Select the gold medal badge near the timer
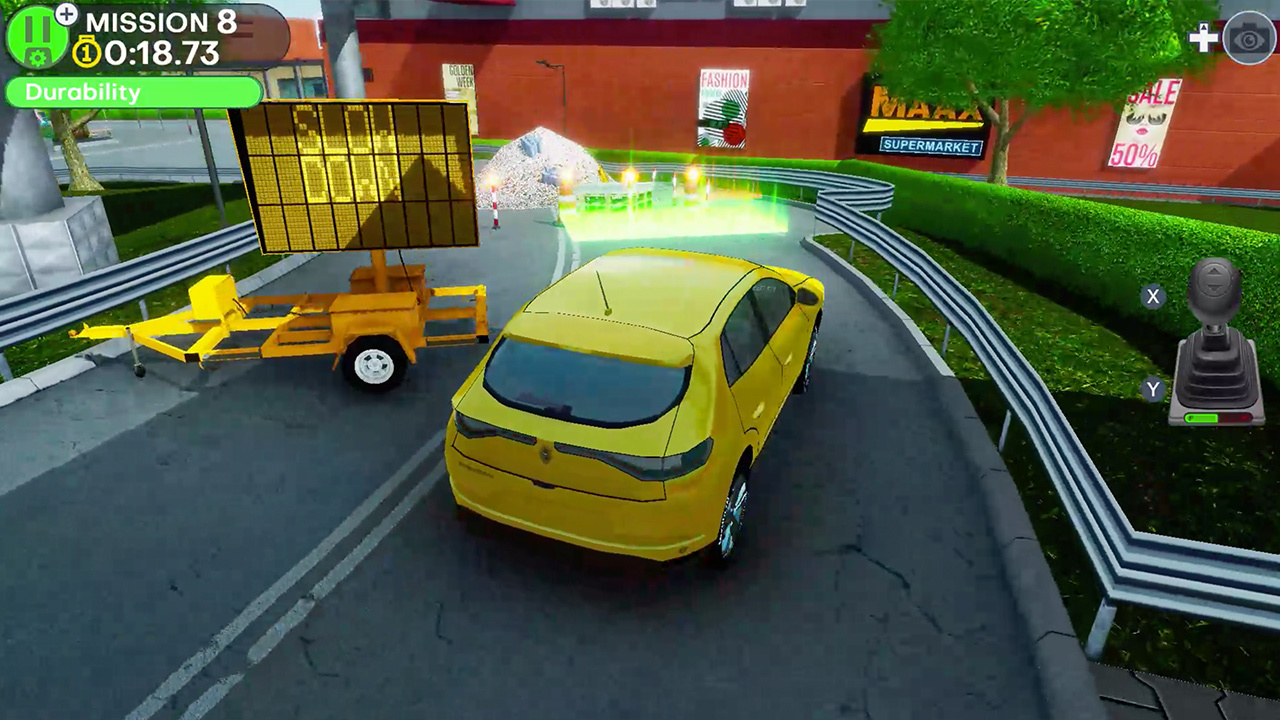This screenshot has width=1280, height=720. [x=87, y=50]
